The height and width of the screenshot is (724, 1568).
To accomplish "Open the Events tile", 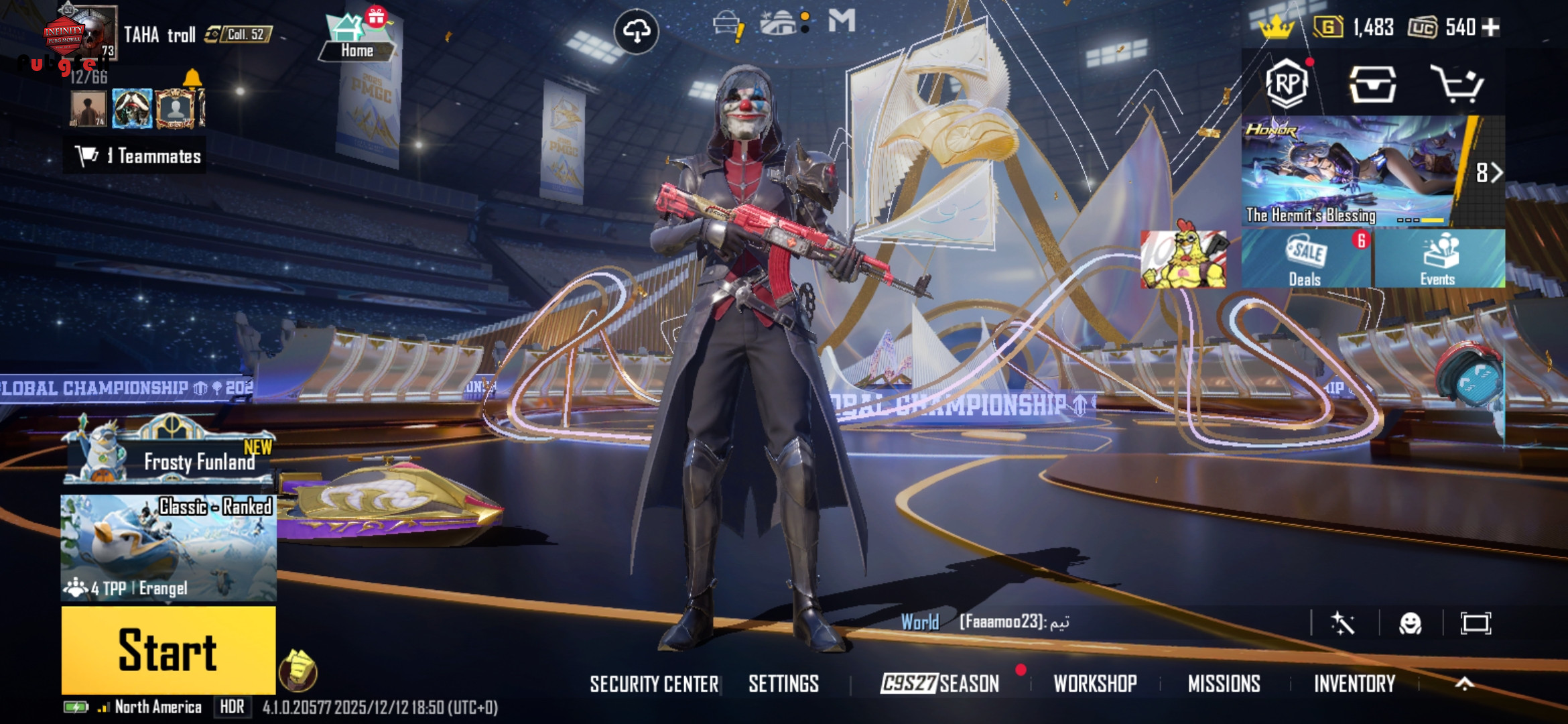I will (1438, 259).
